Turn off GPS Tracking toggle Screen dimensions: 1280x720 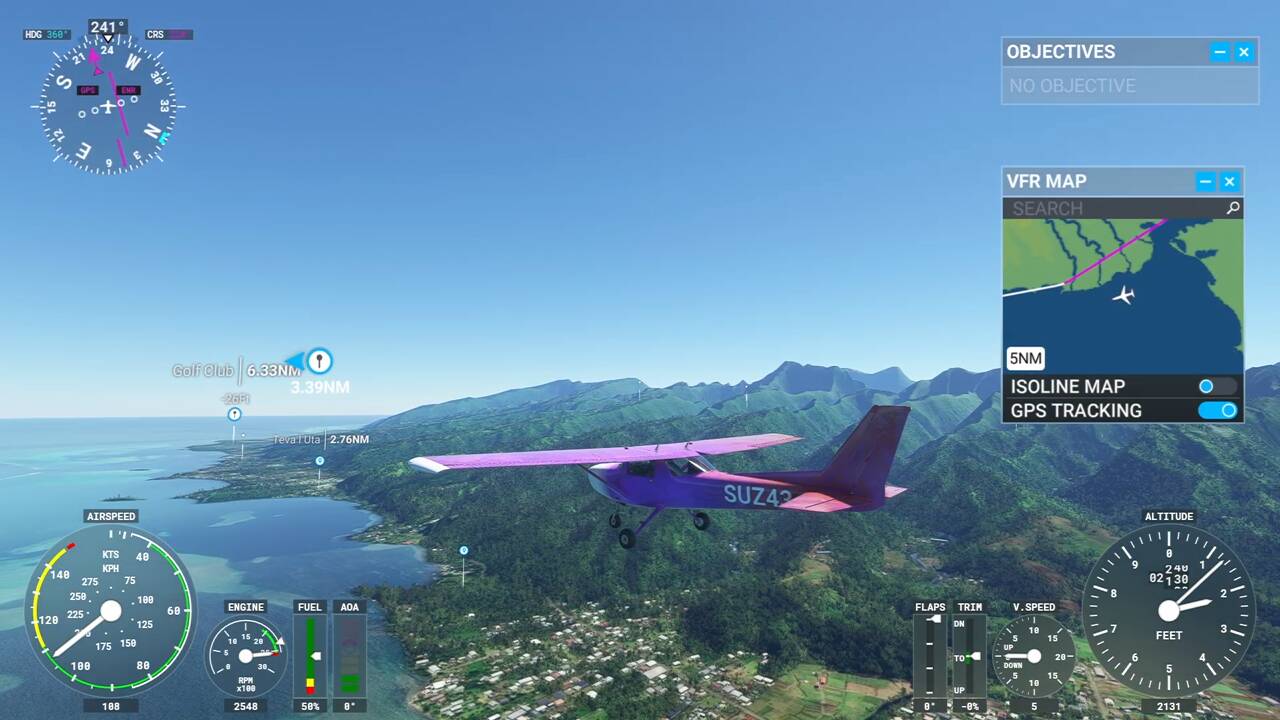pyautogui.click(x=1218, y=411)
